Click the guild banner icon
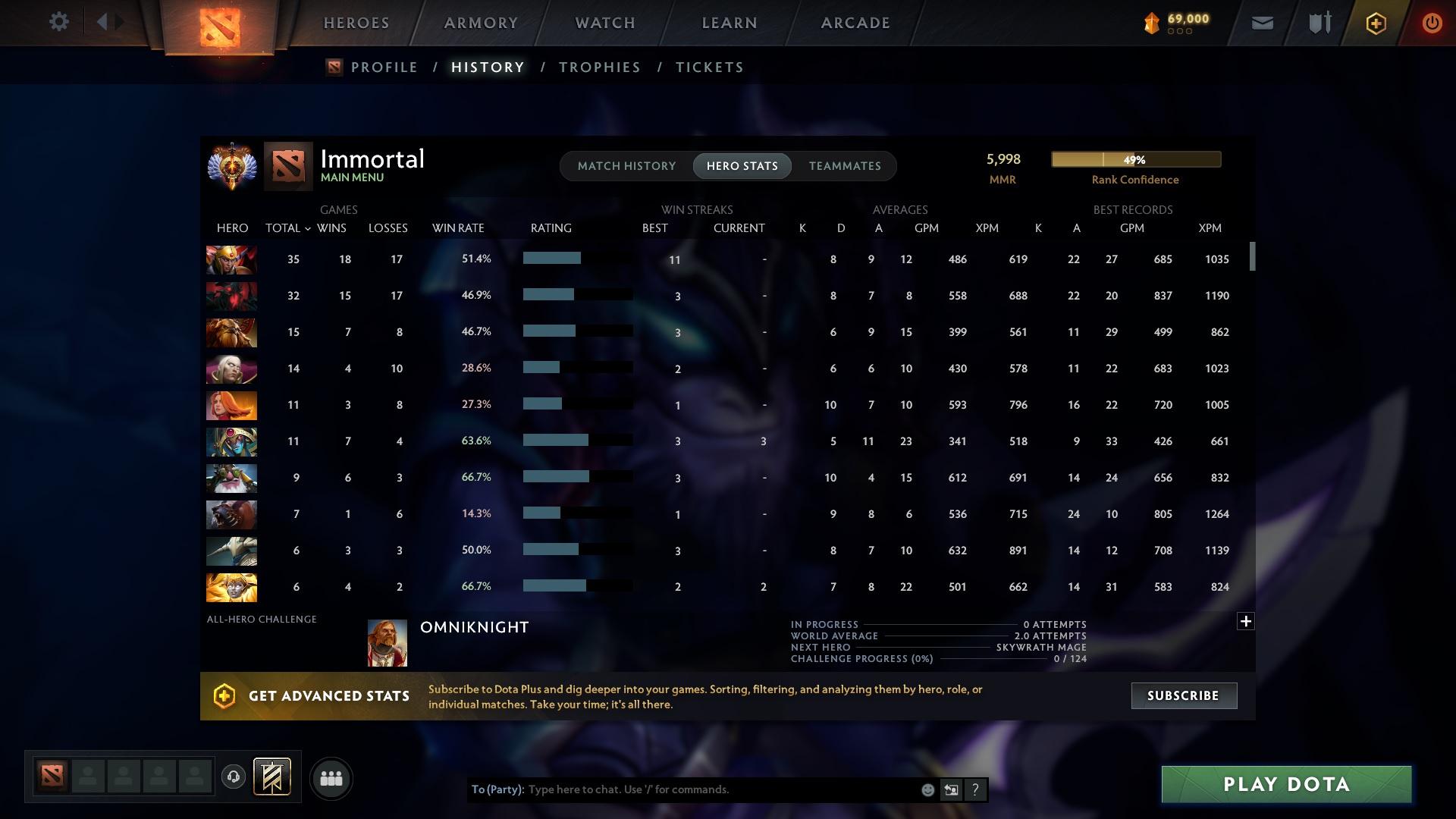The width and height of the screenshot is (1456, 819). [x=273, y=778]
